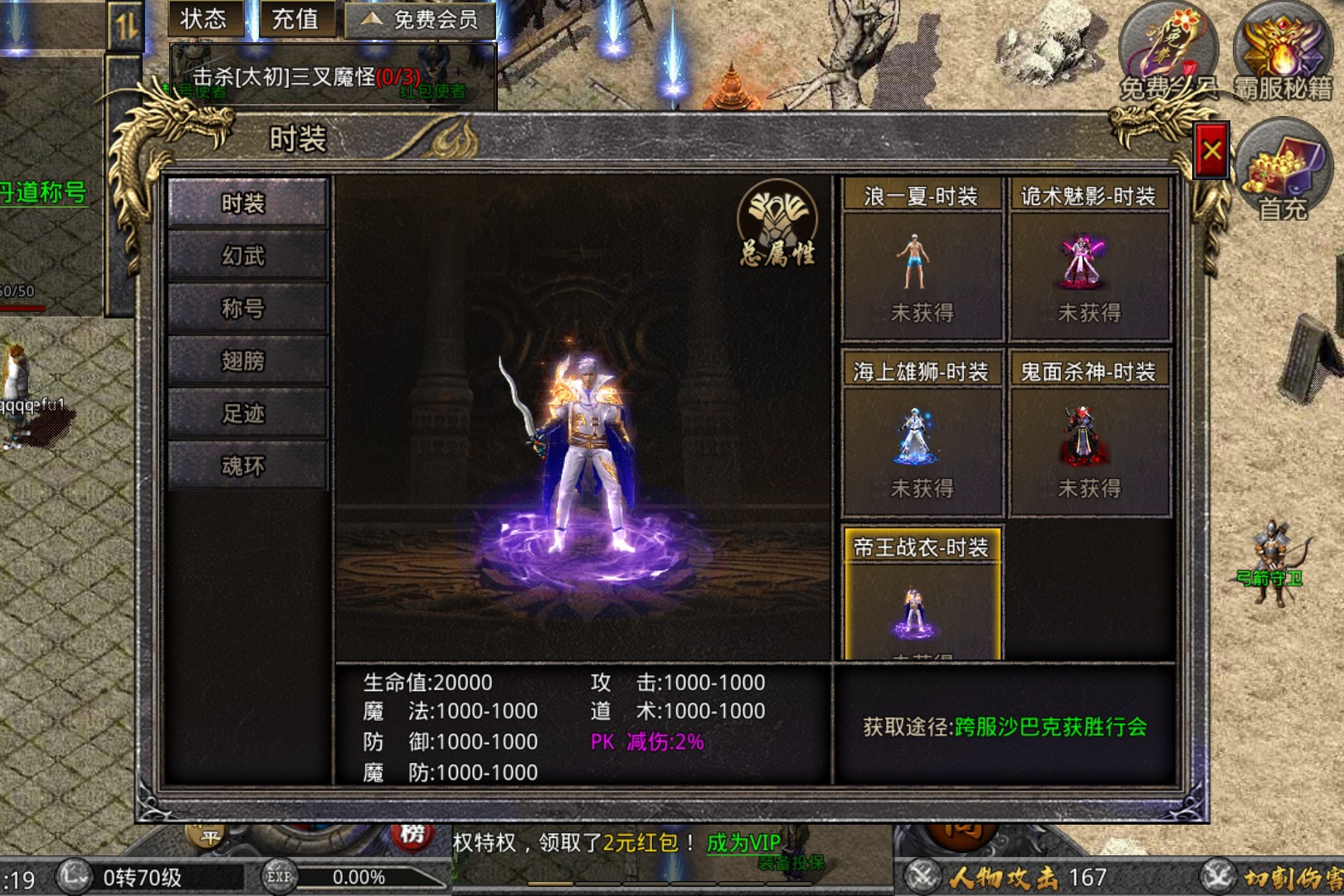The height and width of the screenshot is (896, 1344).
Task: Click the 成为VIP link
Action: click(x=743, y=843)
